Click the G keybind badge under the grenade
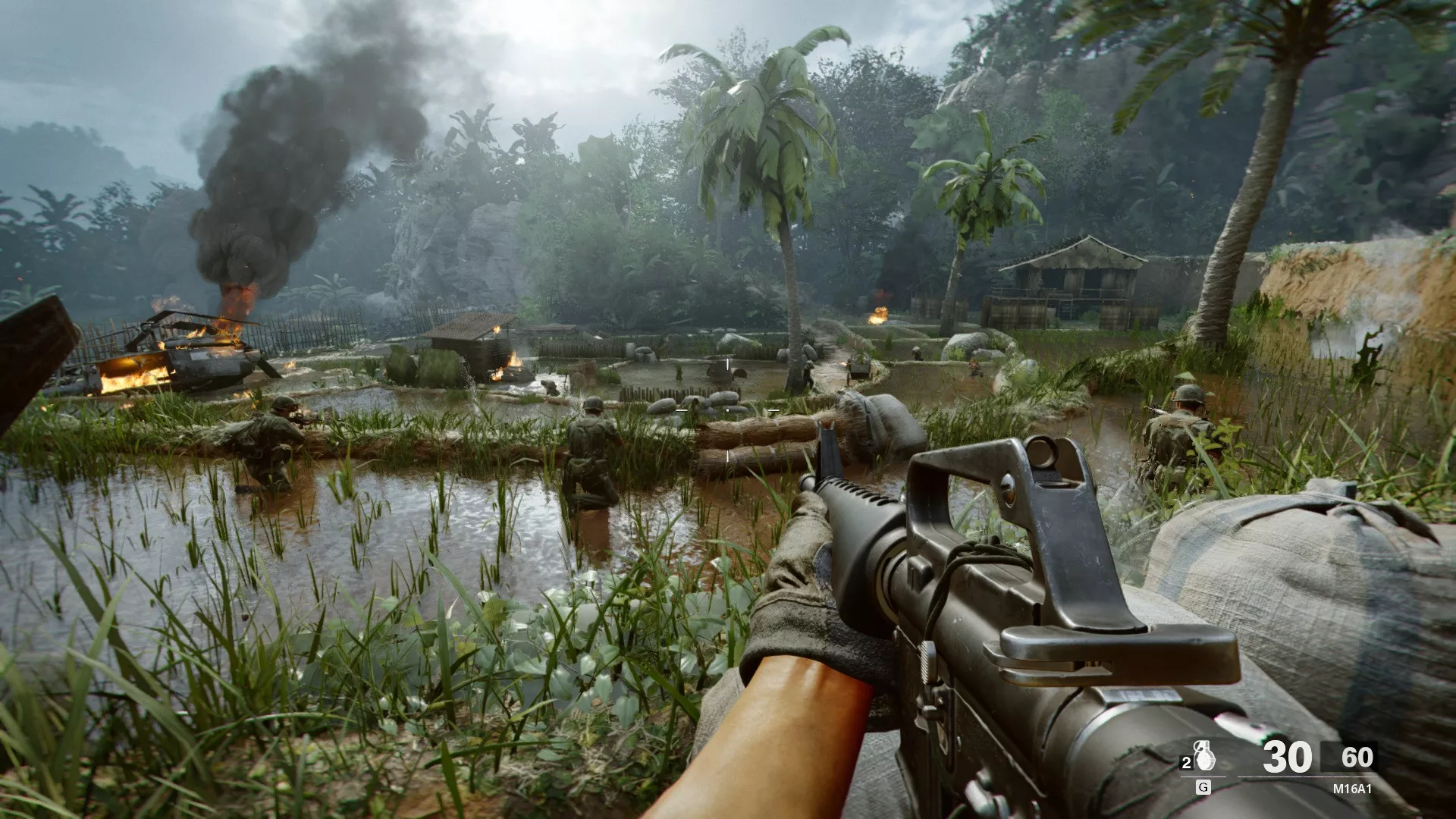 click(1203, 787)
